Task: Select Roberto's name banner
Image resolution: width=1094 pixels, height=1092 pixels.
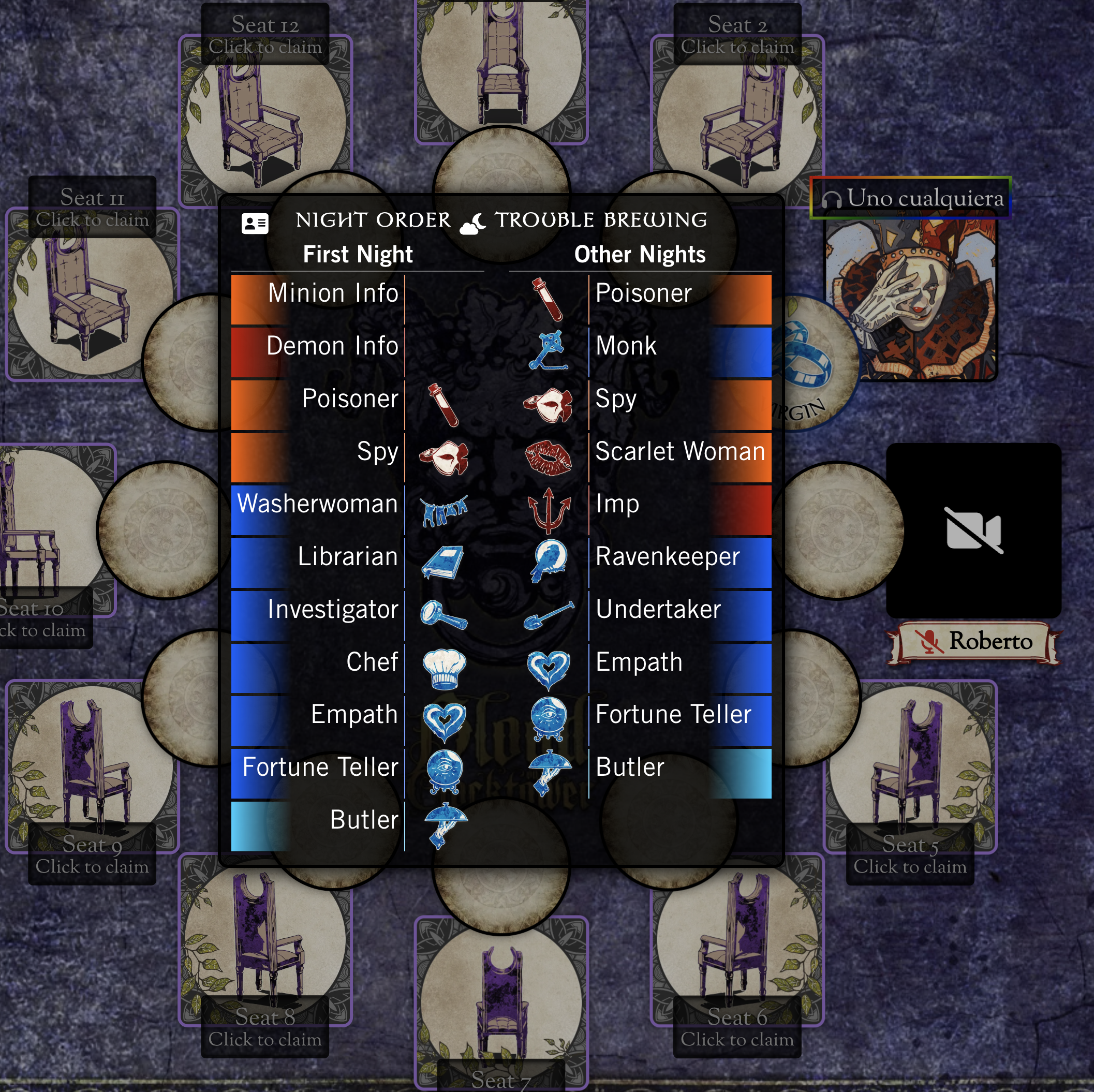Action: coord(973,641)
